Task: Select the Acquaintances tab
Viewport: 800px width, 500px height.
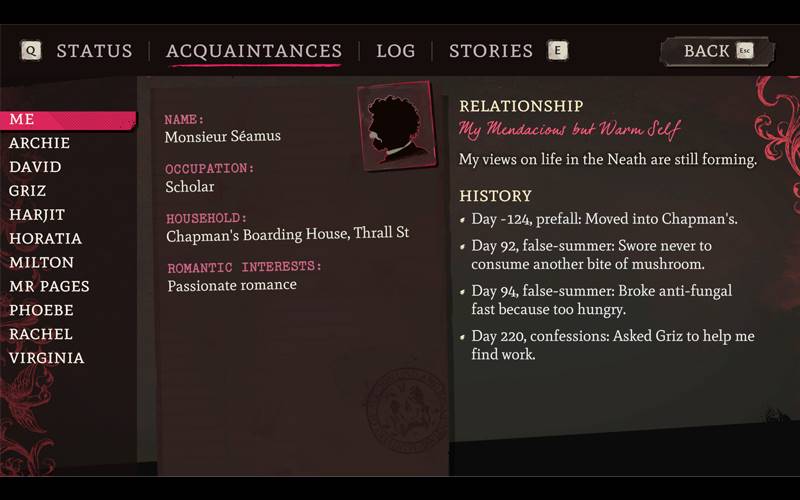Action: (254, 51)
